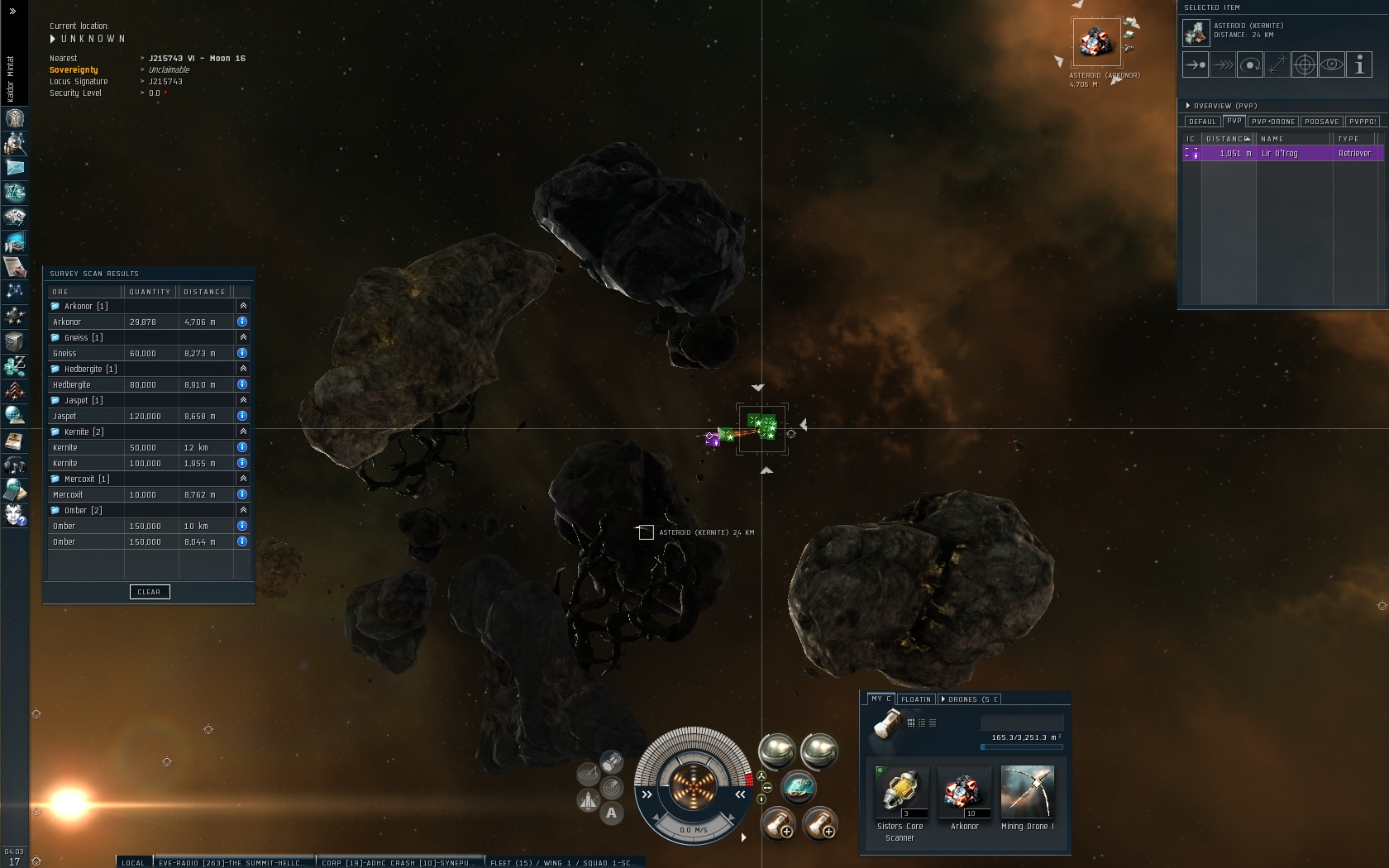The height and width of the screenshot is (868, 1389).
Task: Switch to the PVP+DRONE overview tab
Action: coord(1272,122)
